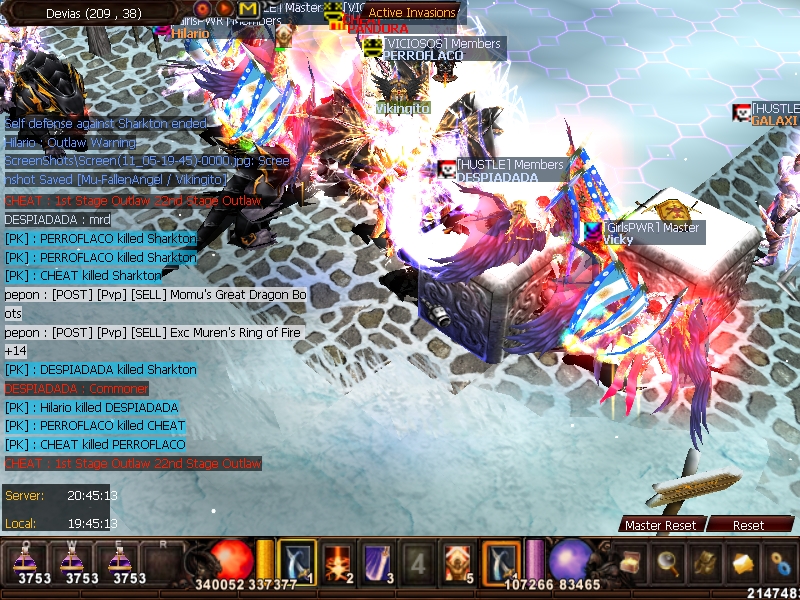Click the golden gem icon in bottom bar

(x=742, y=563)
